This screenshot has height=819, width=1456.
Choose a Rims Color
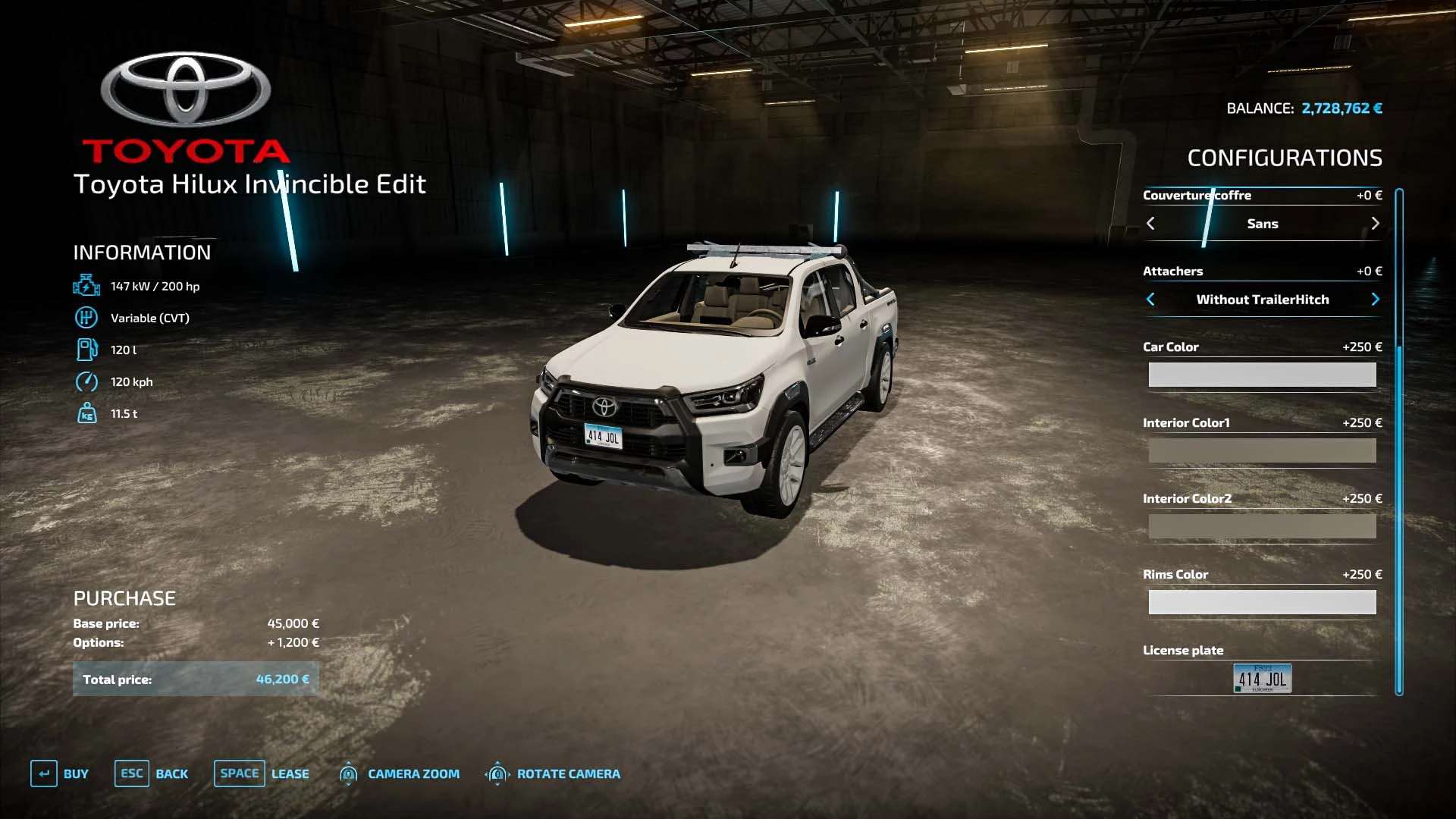tap(1262, 602)
